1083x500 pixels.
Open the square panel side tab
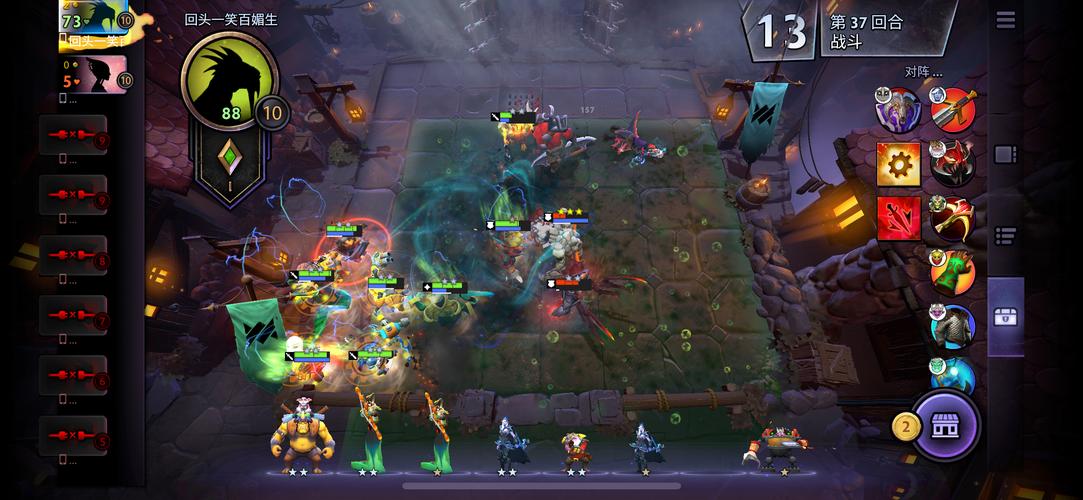[x=1005, y=155]
